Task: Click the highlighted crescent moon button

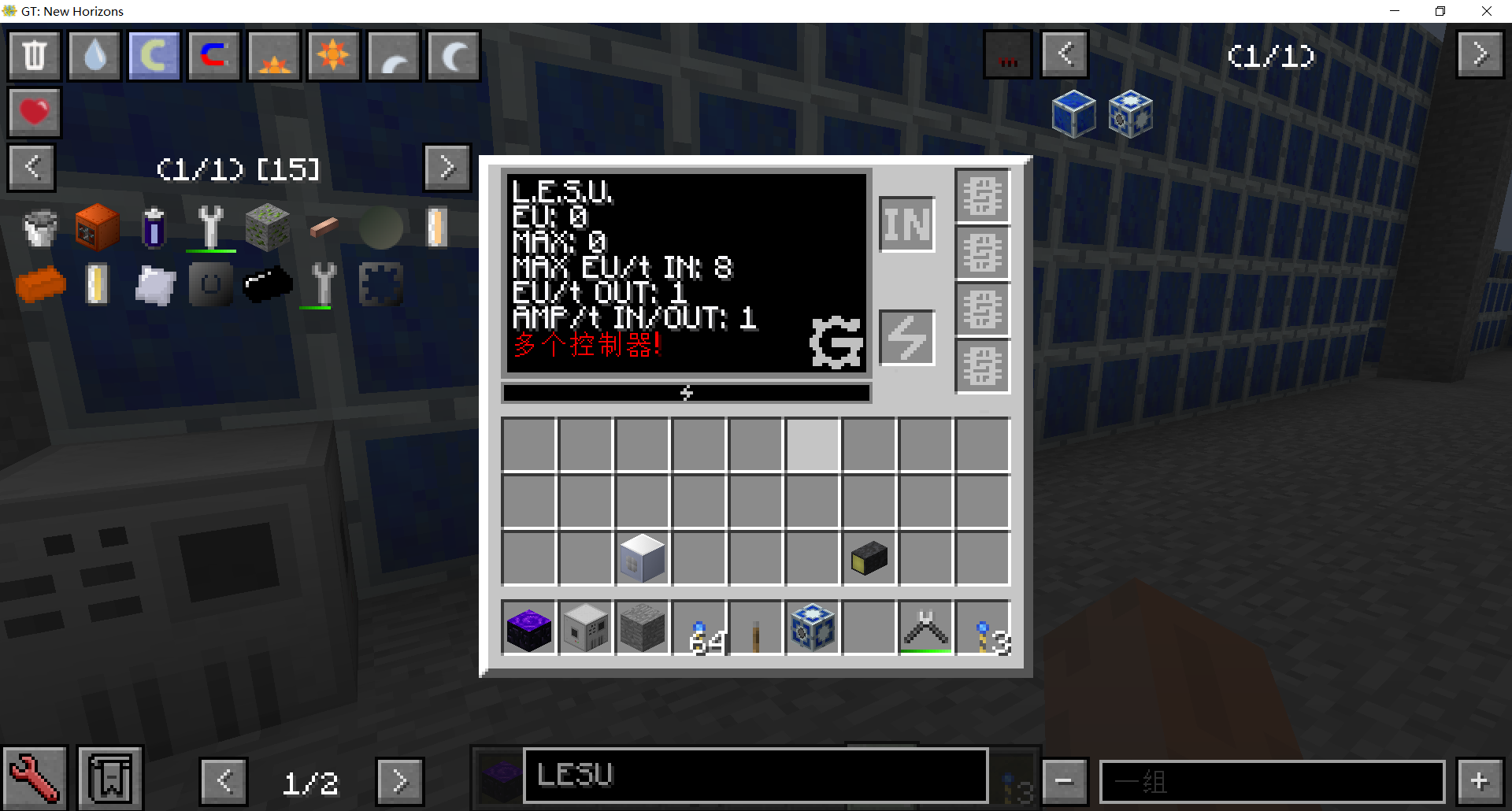Action: (154, 55)
